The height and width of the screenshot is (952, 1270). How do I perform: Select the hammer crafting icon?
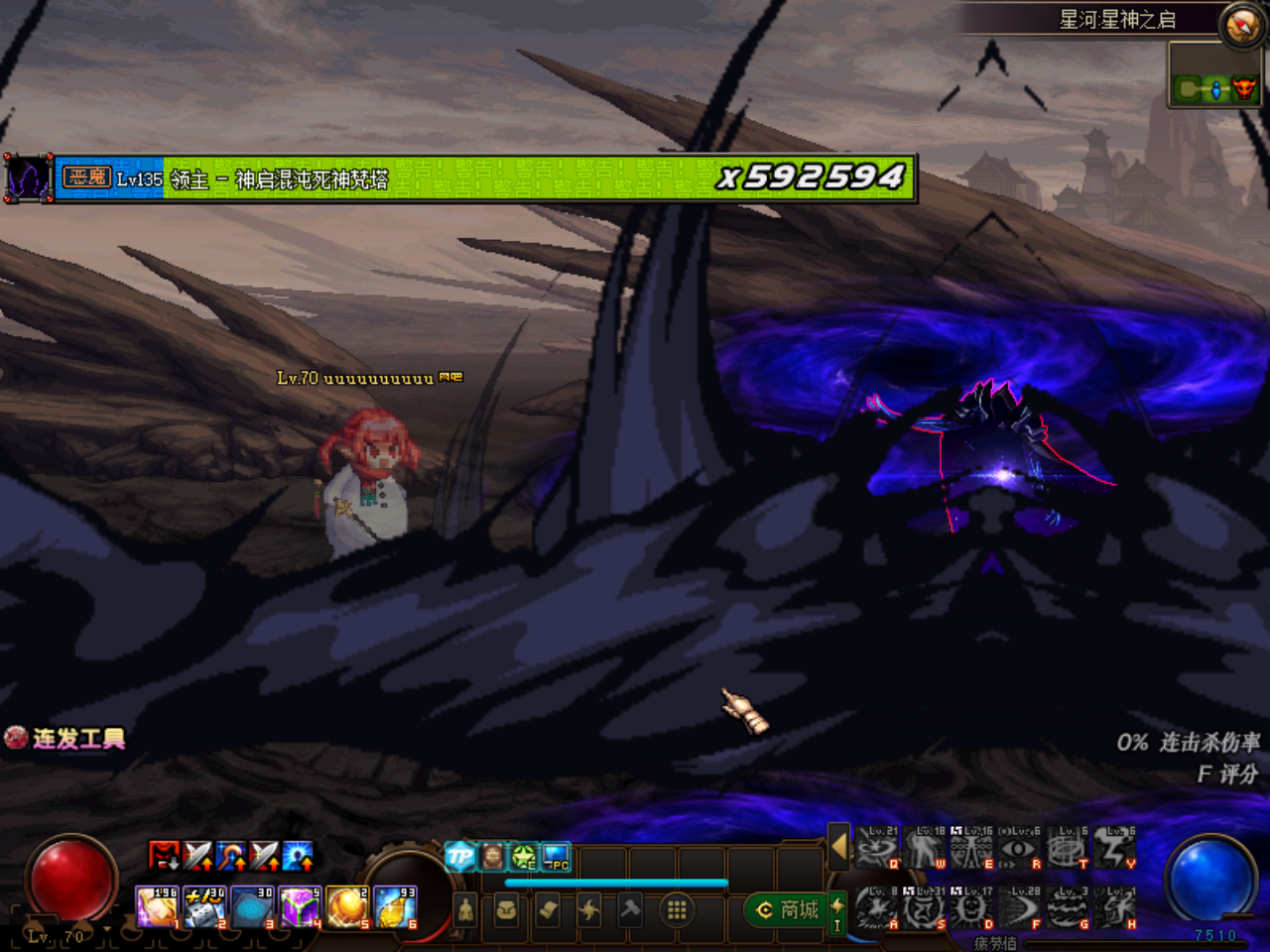631,908
